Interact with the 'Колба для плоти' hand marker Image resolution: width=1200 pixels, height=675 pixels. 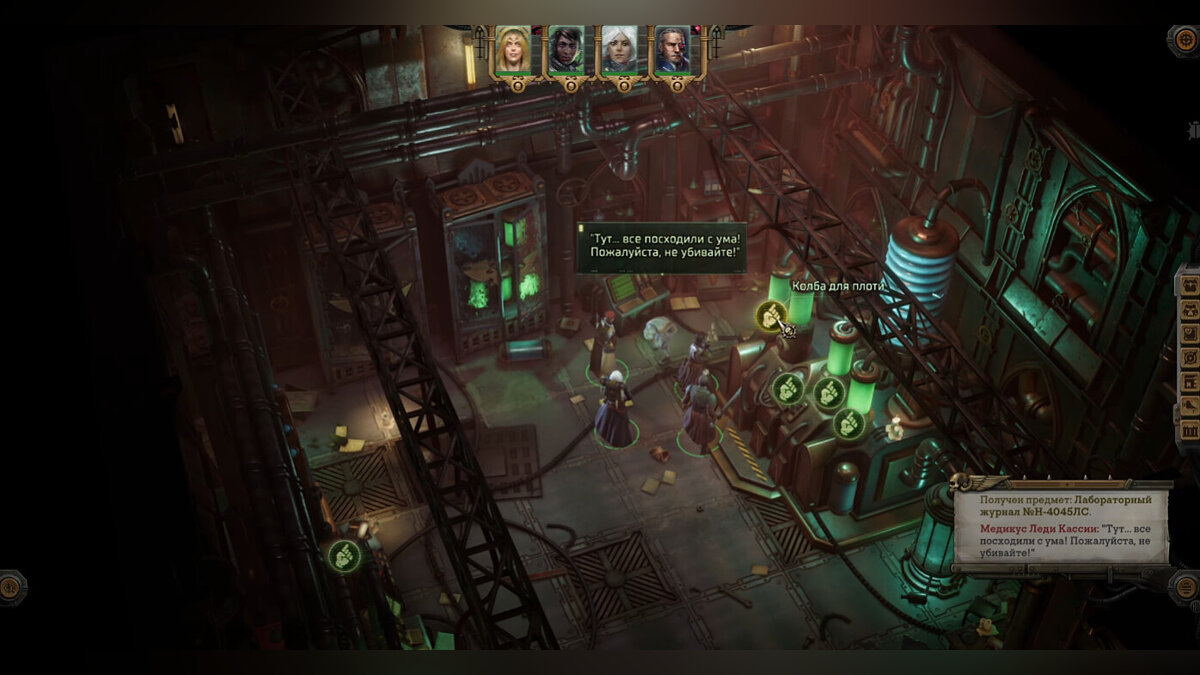pyautogui.click(x=771, y=316)
